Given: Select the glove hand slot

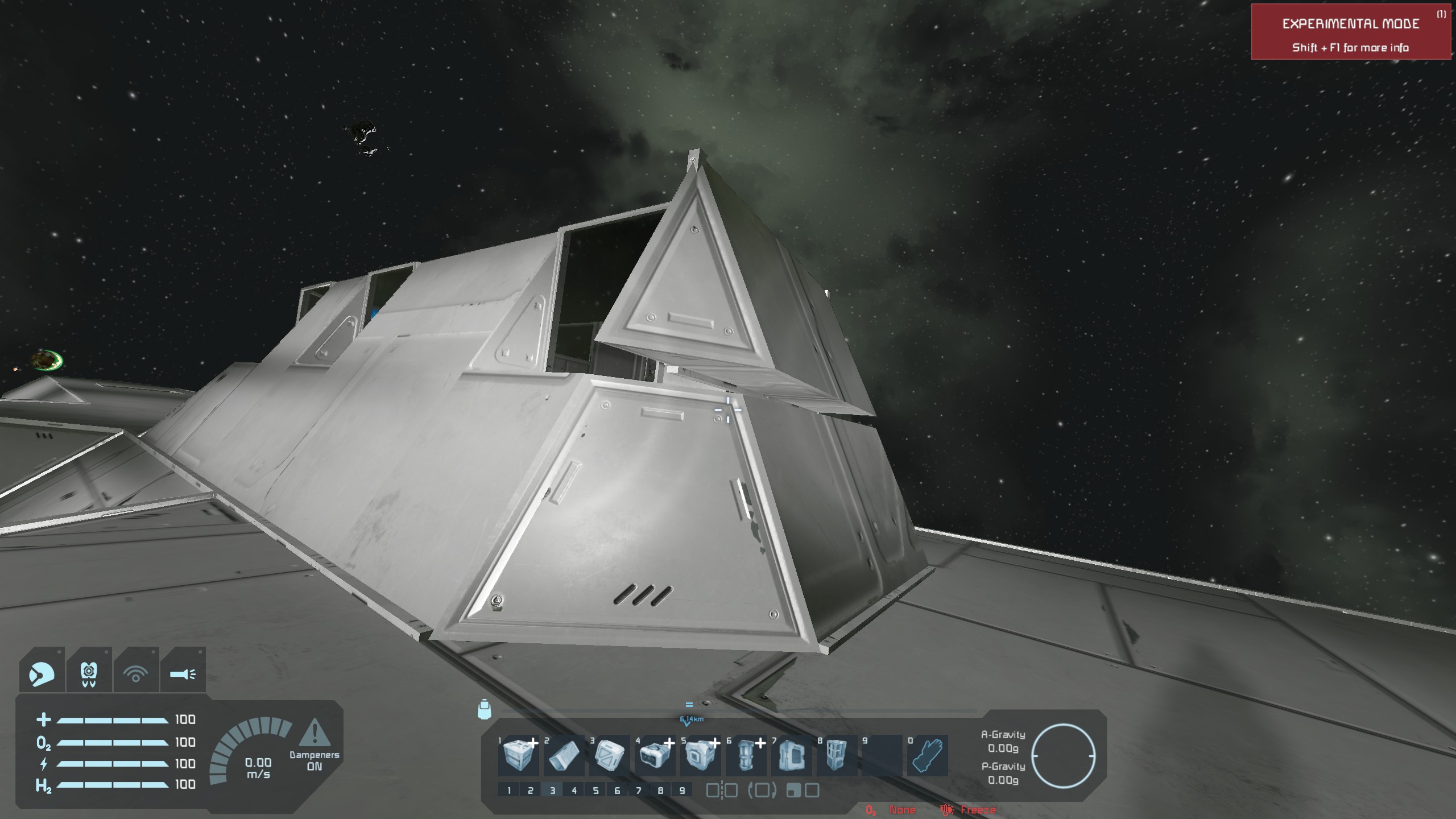Looking at the screenshot, I should 927,755.
